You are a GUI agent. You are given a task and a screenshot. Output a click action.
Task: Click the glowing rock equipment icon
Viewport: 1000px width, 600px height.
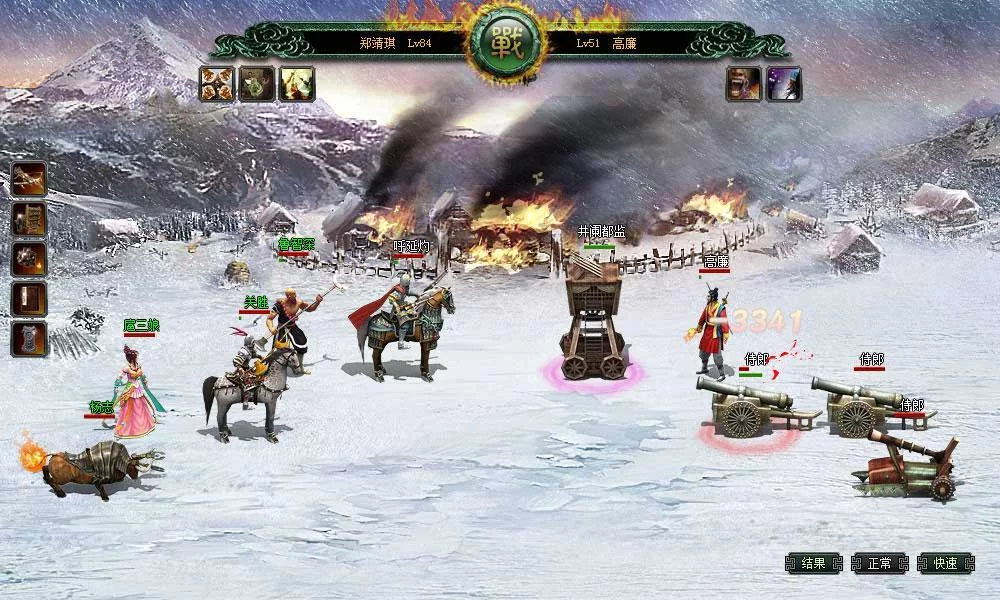(x=29, y=259)
